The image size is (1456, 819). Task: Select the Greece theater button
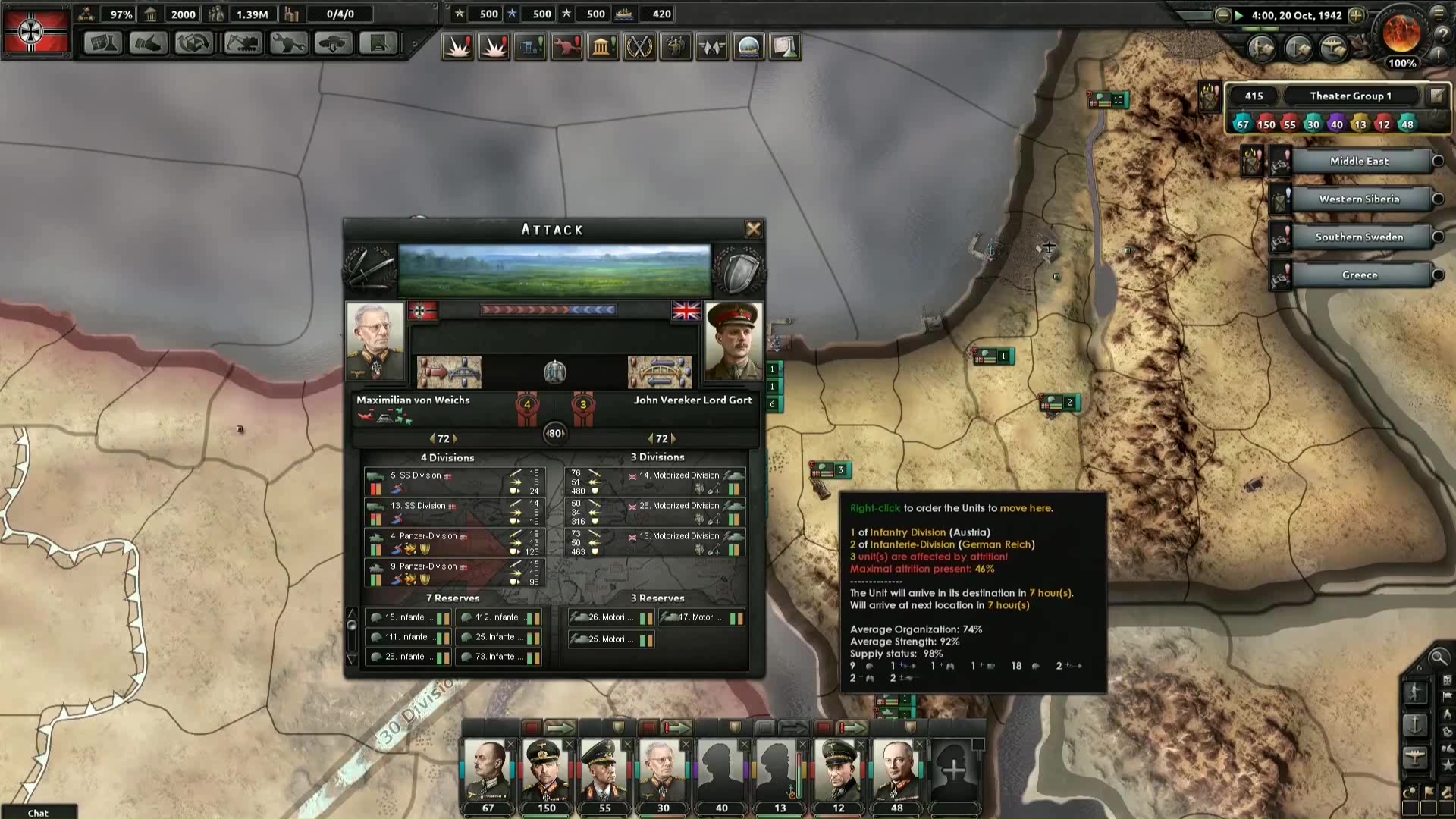pos(1360,275)
